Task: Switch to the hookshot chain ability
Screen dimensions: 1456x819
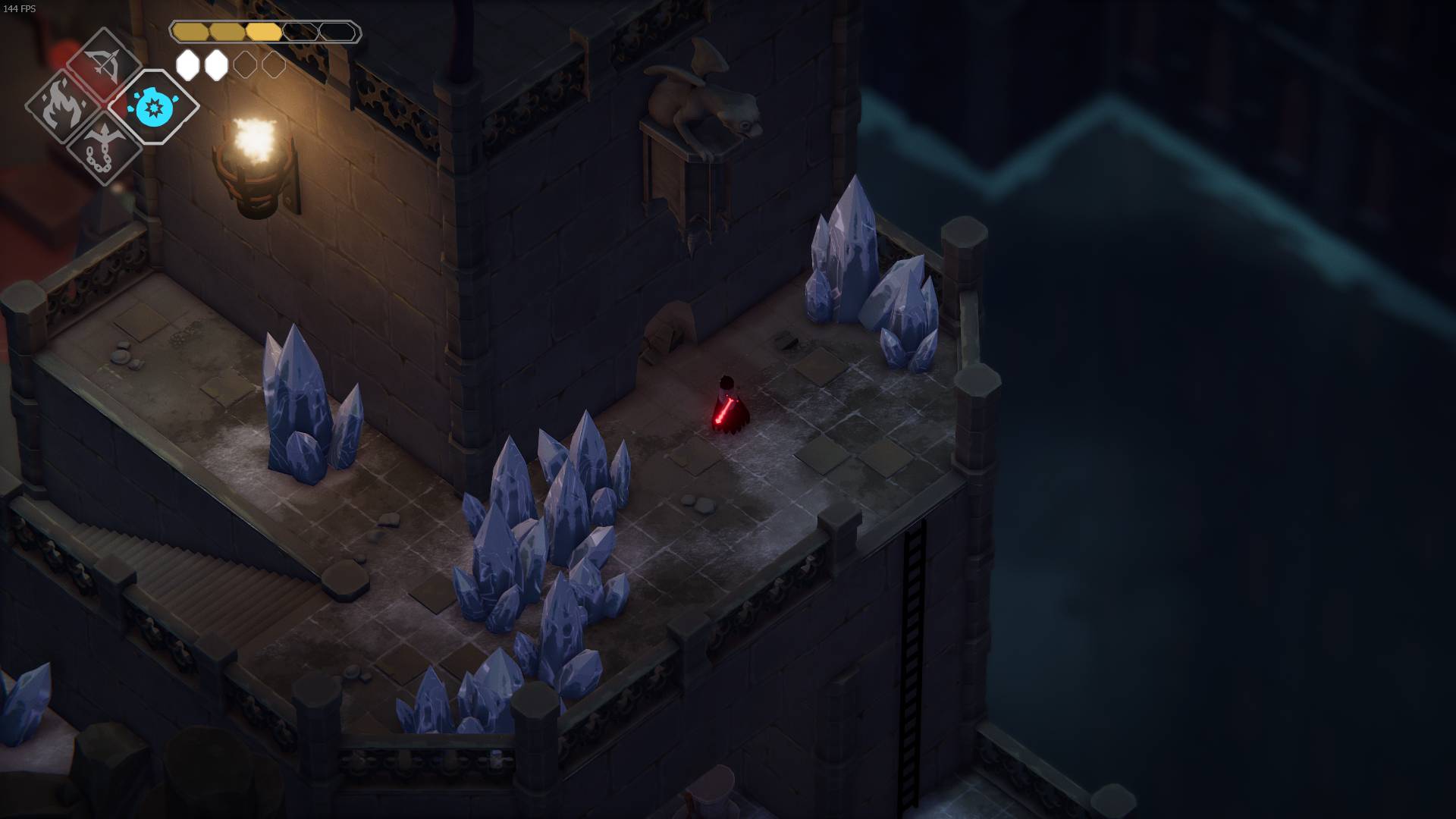Action: [x=103, y=147]
